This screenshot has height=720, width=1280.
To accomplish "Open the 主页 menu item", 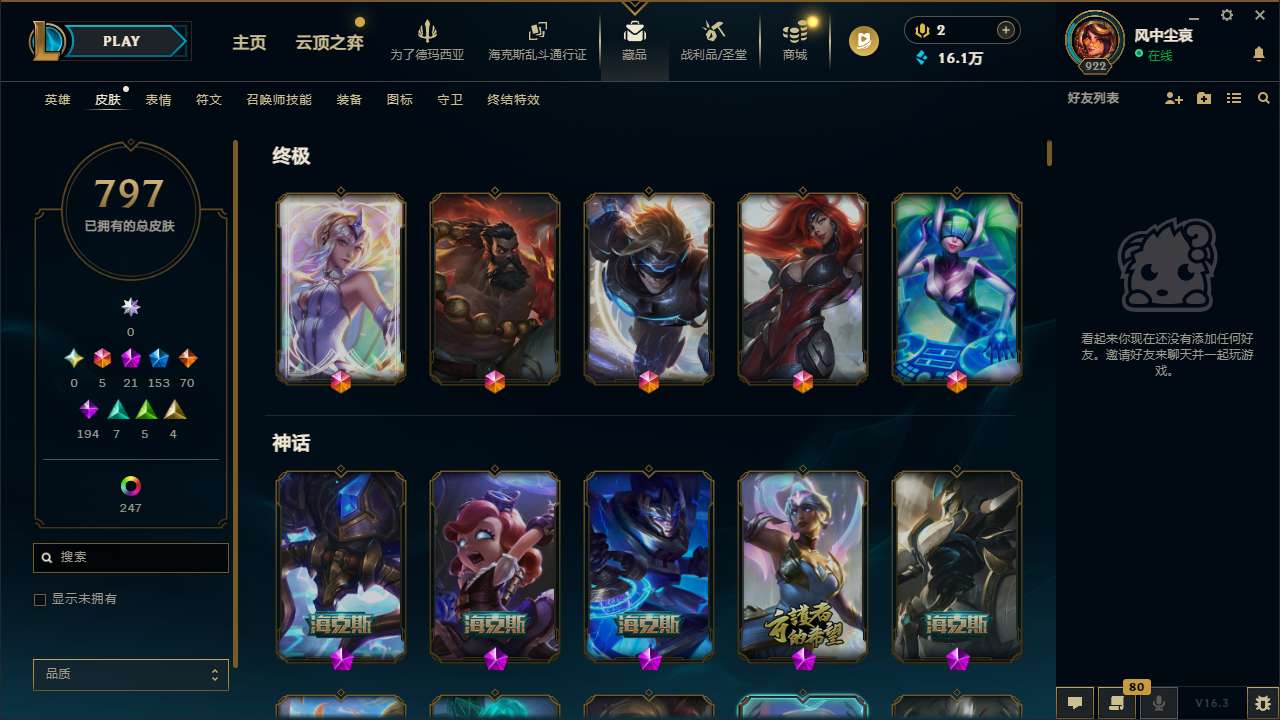I will (248, 44).
